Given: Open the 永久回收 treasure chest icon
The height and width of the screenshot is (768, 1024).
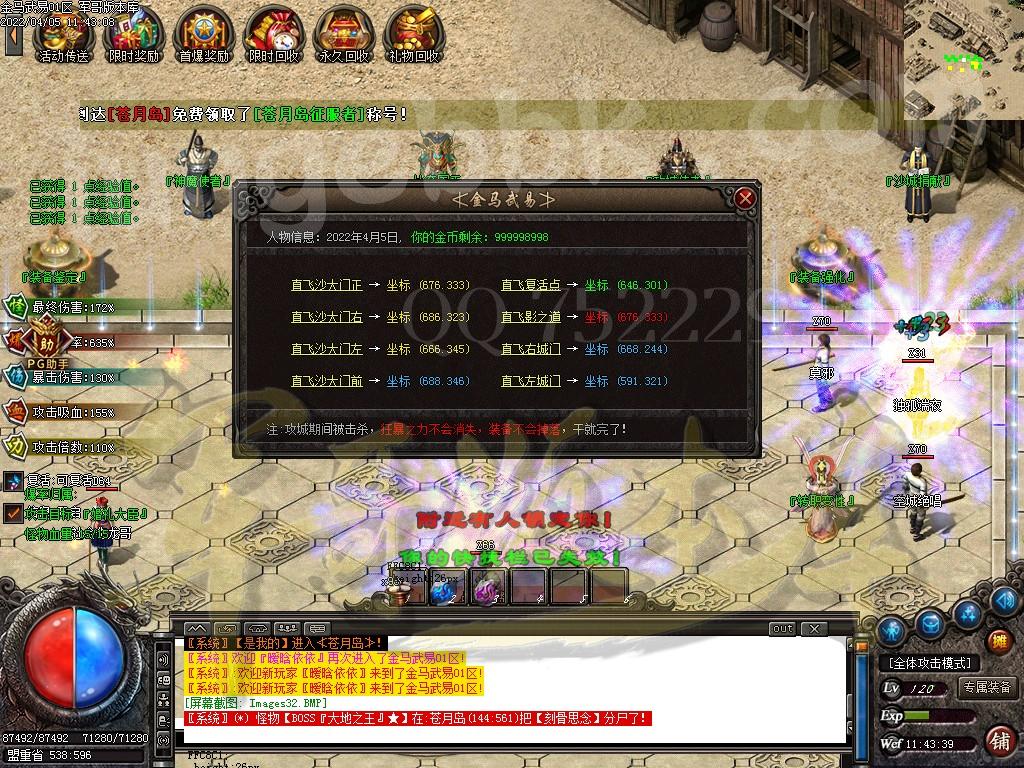Looking at the screenshot, I should coord(343,34).
